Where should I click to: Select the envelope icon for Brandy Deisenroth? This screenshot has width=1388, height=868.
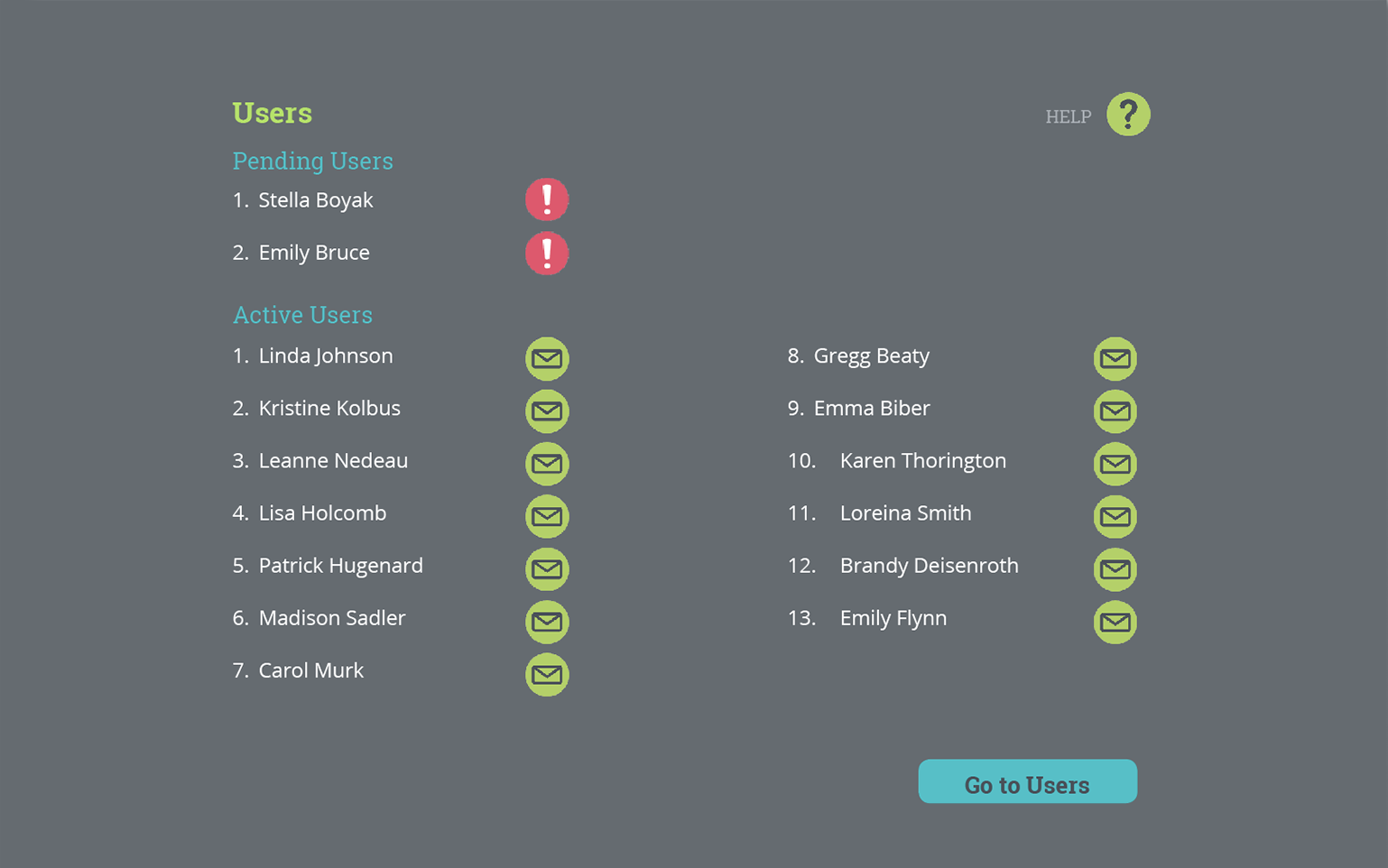tap(1115, 569)
